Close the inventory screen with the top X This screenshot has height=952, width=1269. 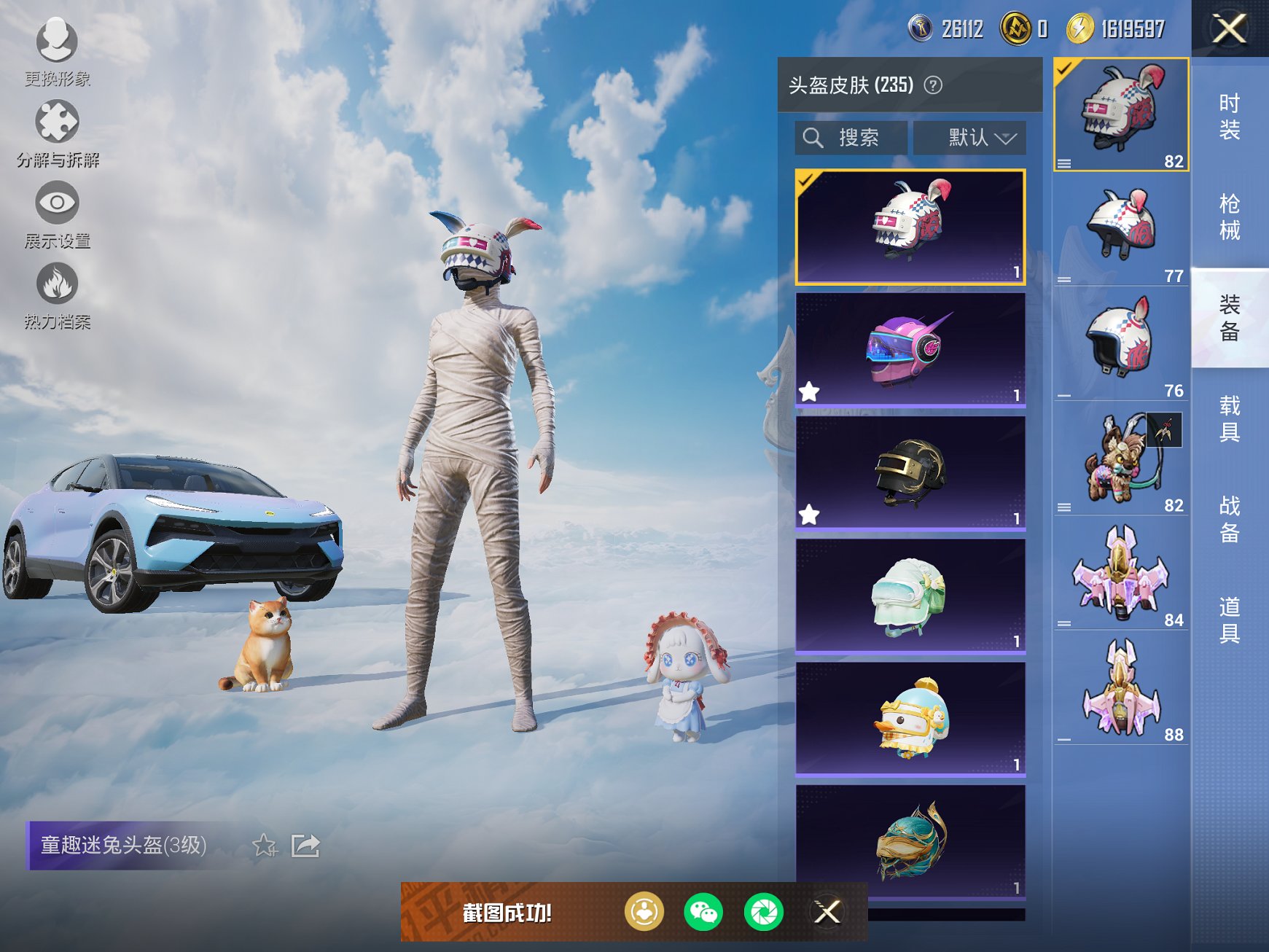[x=1229, y=29]
